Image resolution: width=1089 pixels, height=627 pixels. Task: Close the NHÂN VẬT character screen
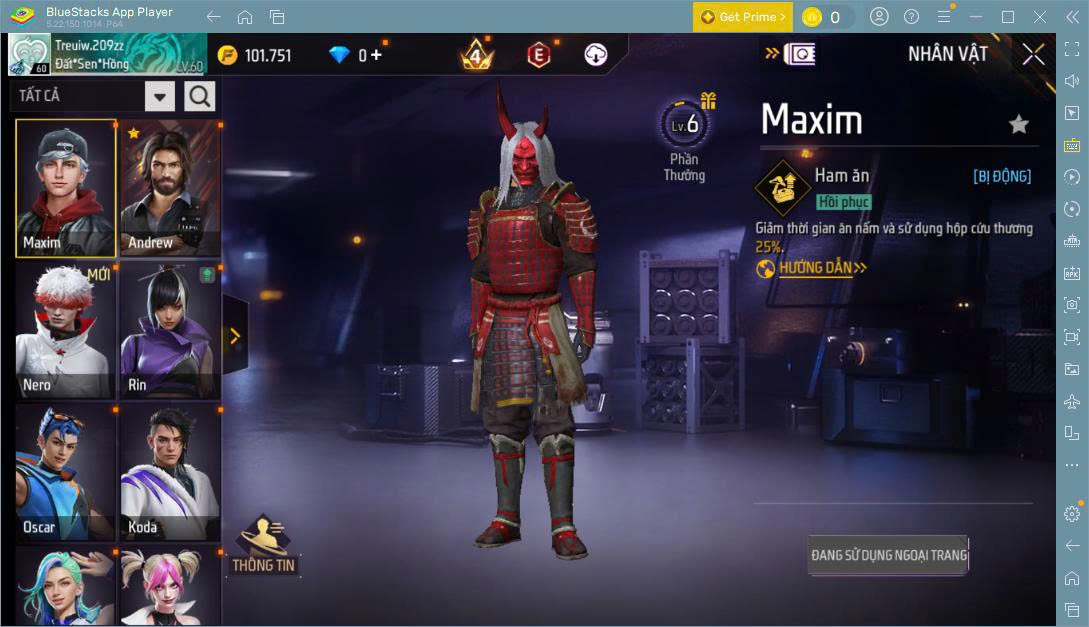click(1033, 54)
